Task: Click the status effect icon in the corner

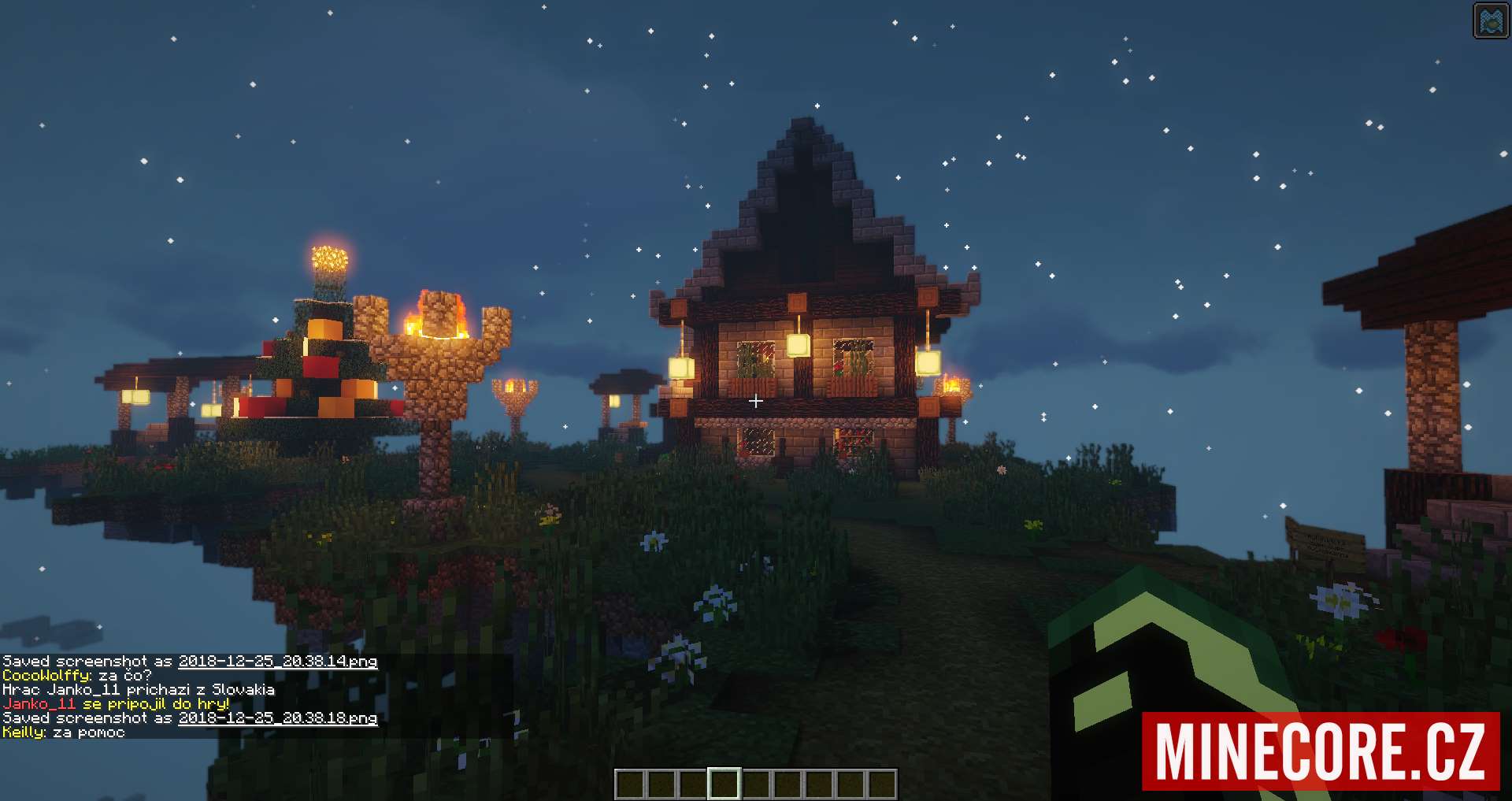Action: [1491, 20]
